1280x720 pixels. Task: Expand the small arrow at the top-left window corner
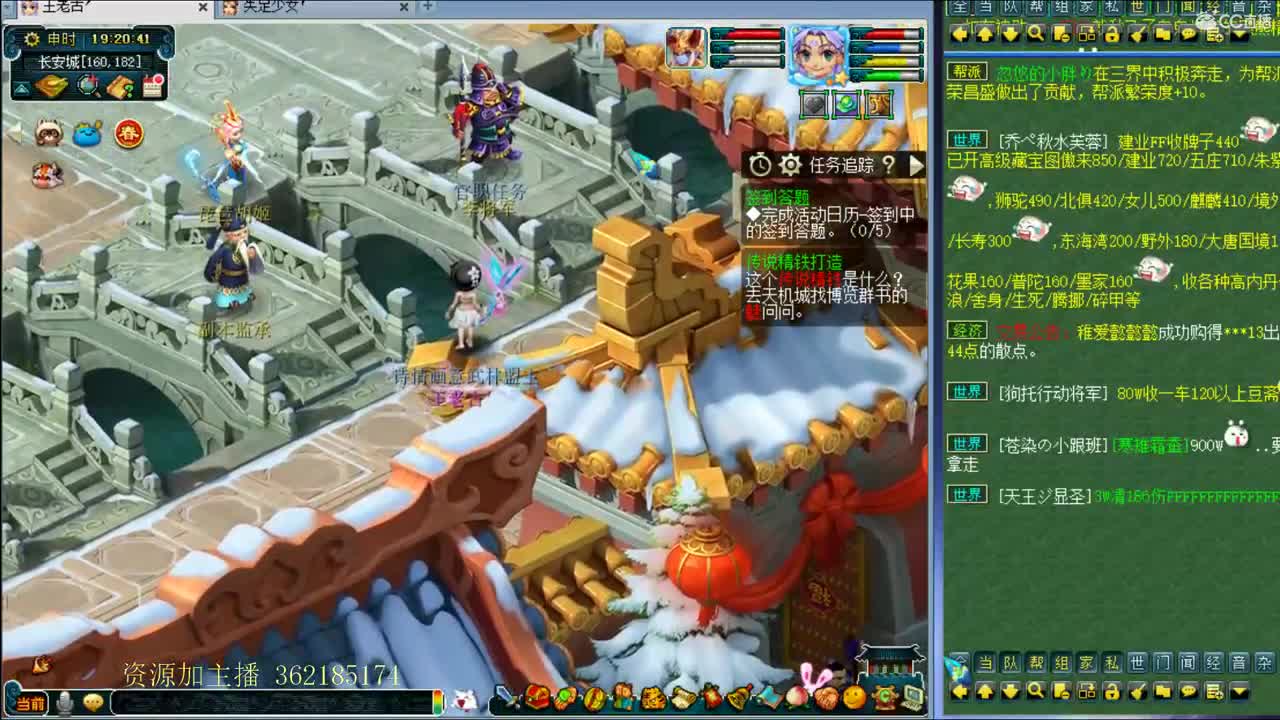10,8
